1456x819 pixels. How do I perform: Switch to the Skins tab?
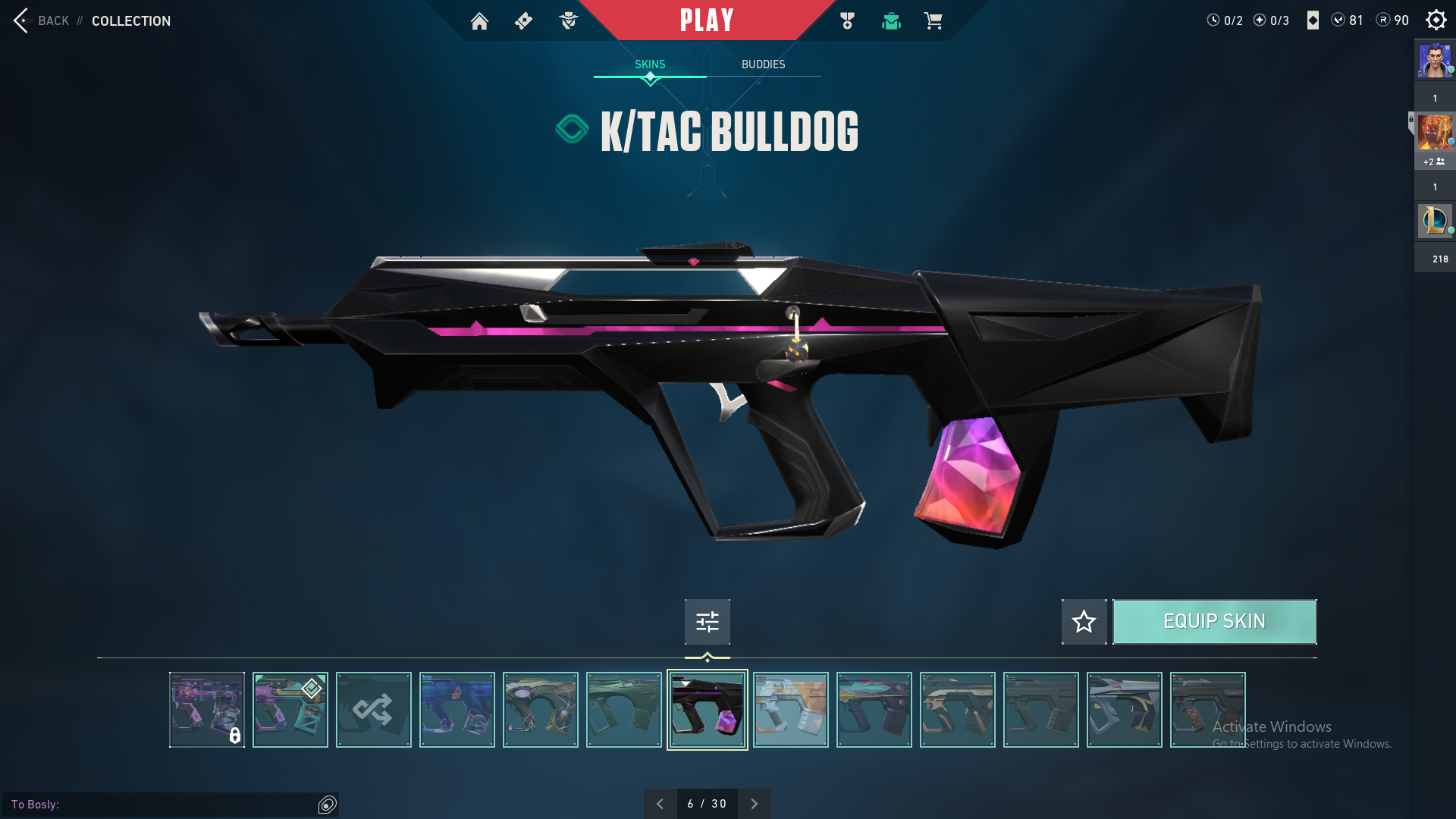[650, 64]
